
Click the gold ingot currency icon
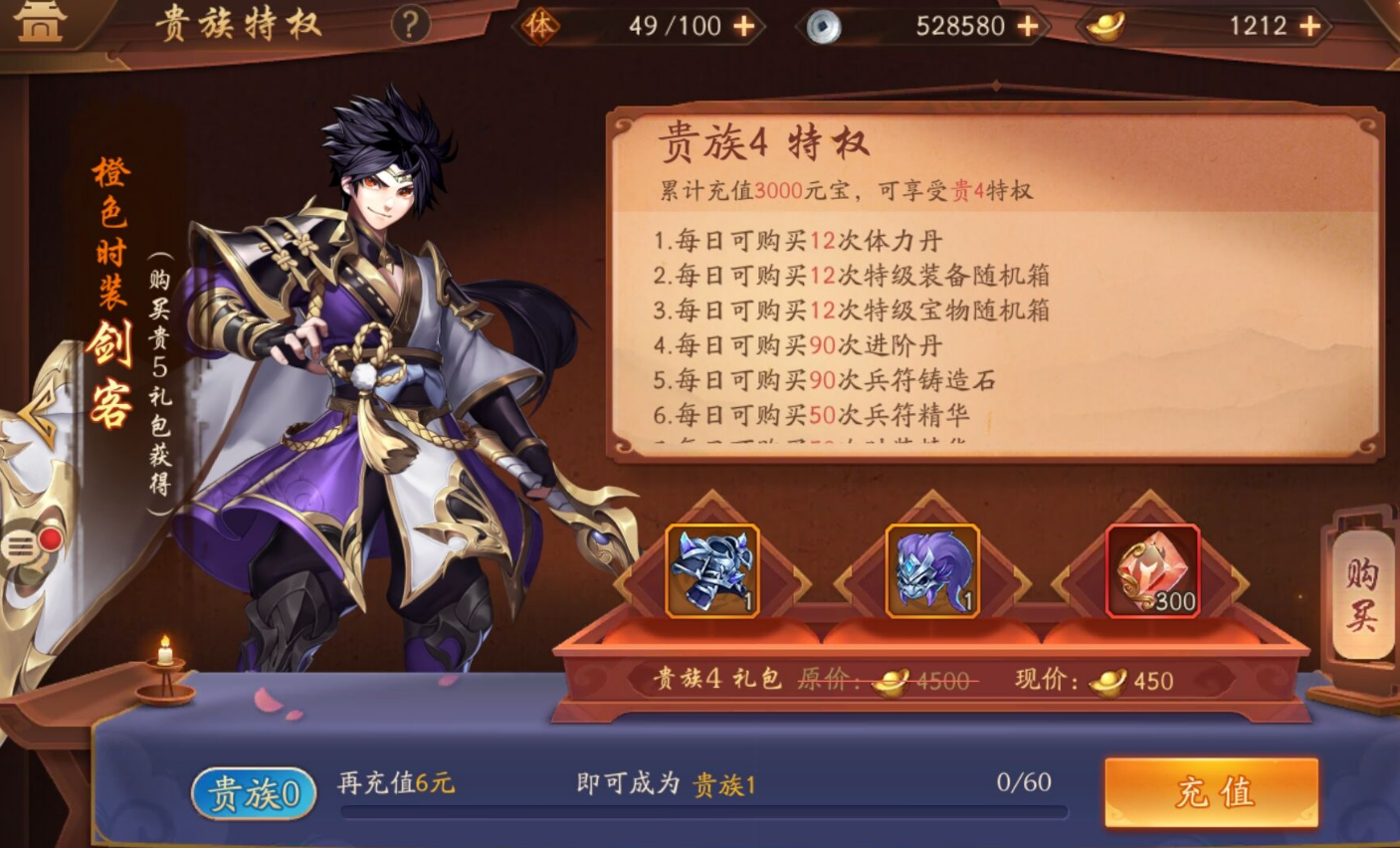pyautogui.click(x=1105, y=26)
